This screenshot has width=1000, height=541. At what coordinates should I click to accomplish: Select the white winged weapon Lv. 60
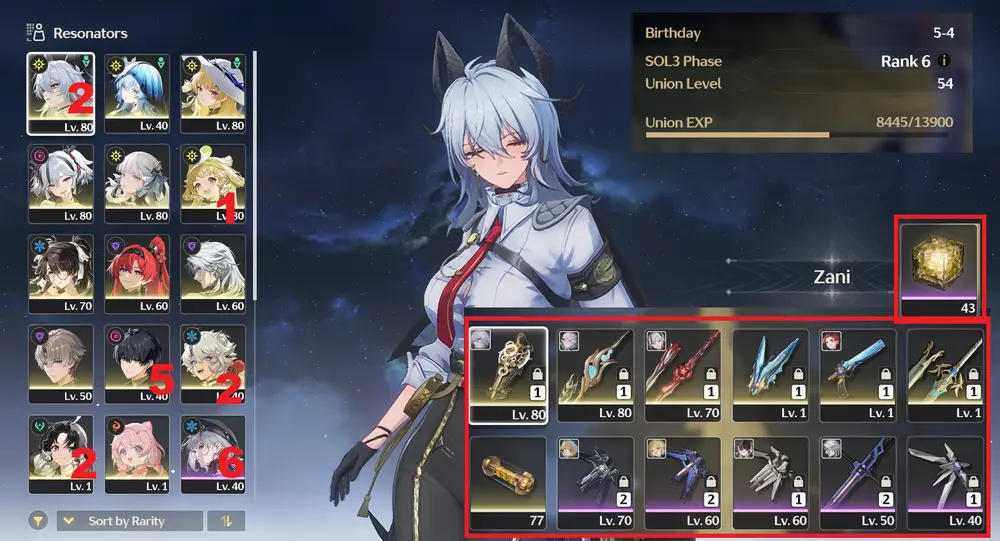point(770,479)
